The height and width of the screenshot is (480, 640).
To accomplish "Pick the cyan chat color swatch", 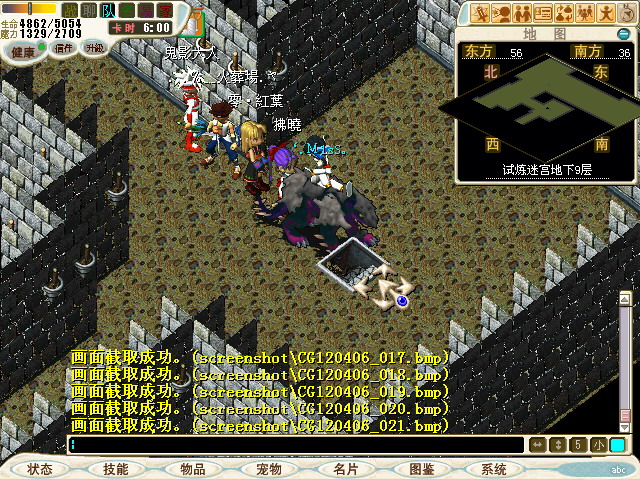I will pyautogui.click(x=617, y=445).
